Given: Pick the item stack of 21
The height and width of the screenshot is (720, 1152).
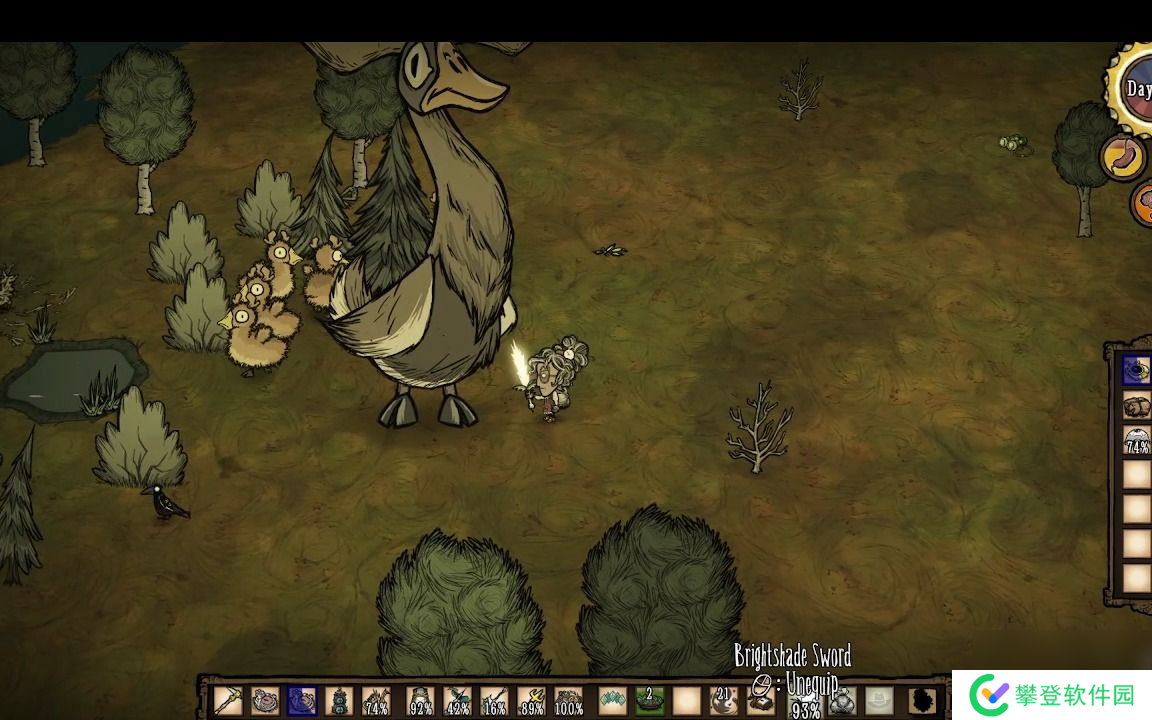Looking at the screenshot, I should [723, 700].
